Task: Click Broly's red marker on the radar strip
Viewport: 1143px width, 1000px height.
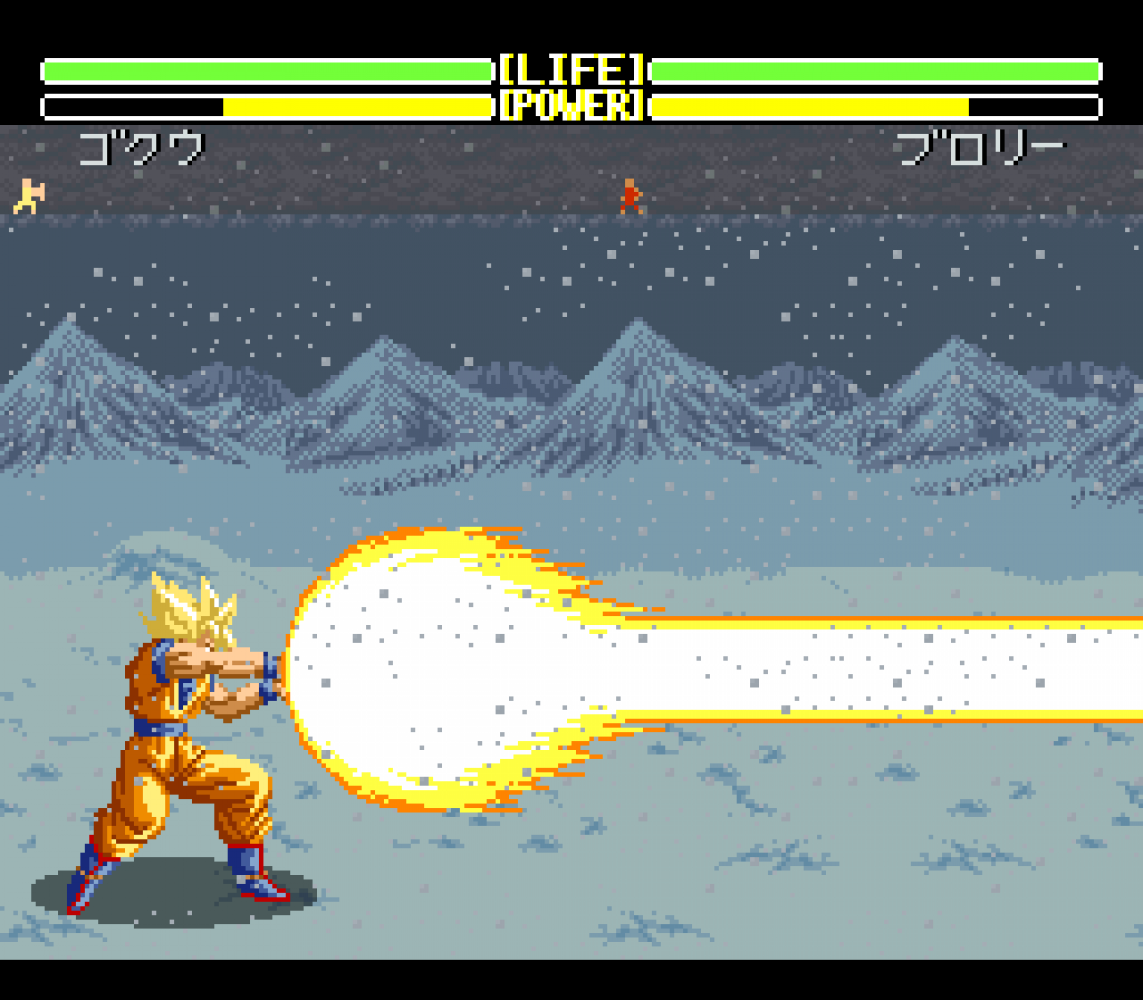Action: pyautogui.click(x=630, y=196)
